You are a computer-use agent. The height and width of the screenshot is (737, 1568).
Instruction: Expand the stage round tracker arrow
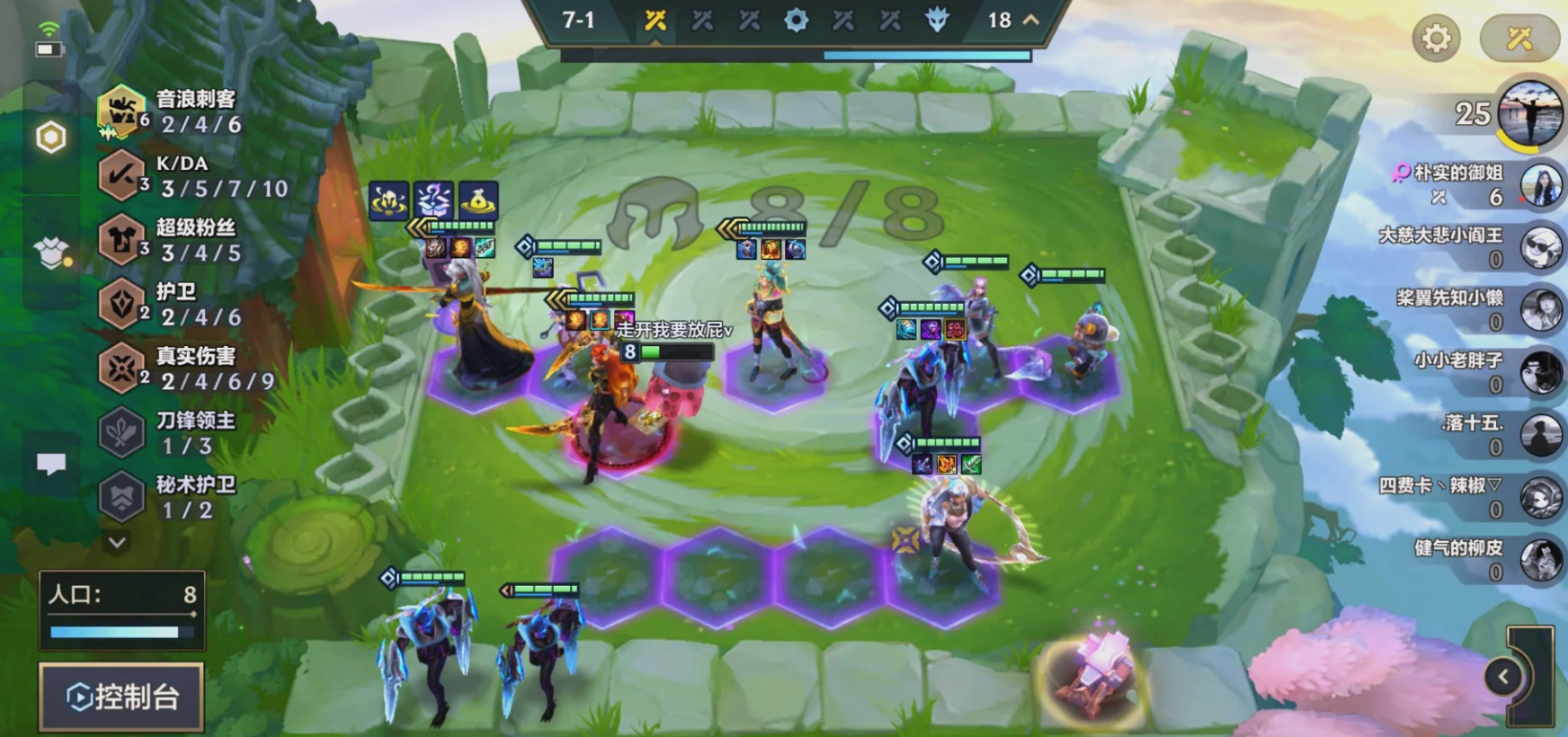[1031, 20]
